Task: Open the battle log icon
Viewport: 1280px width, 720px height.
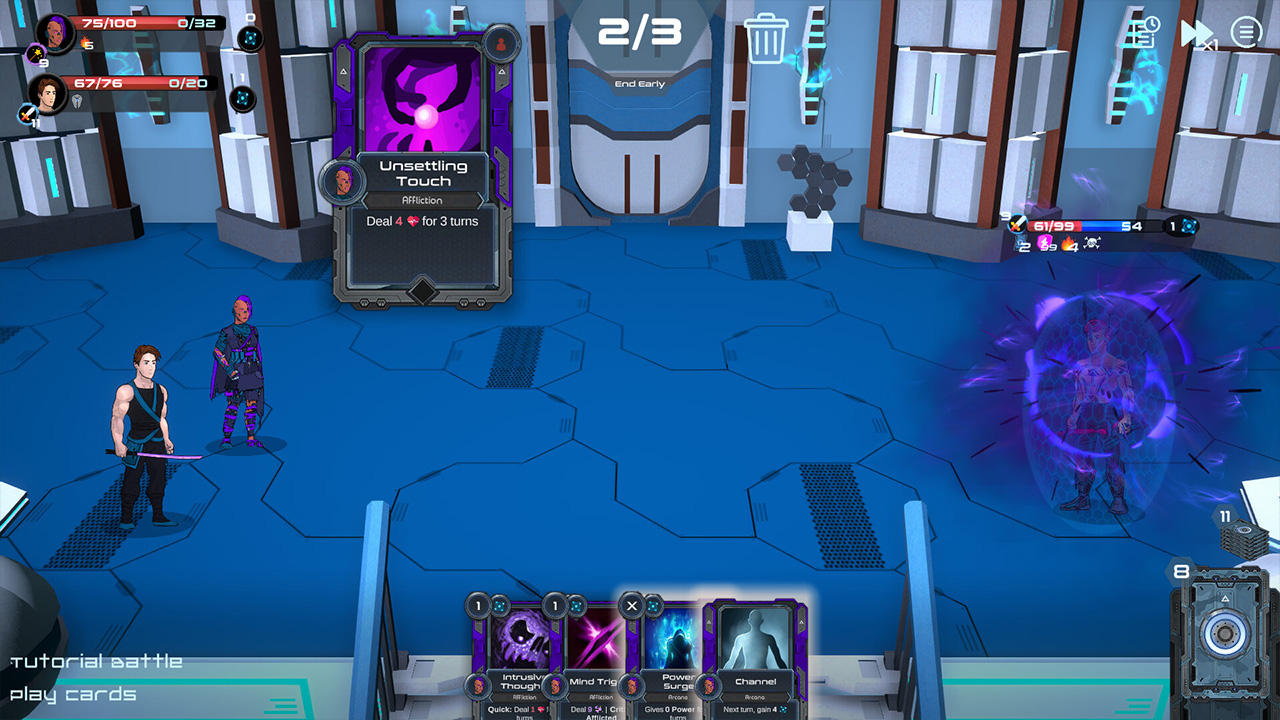Action: [1143, 32]
